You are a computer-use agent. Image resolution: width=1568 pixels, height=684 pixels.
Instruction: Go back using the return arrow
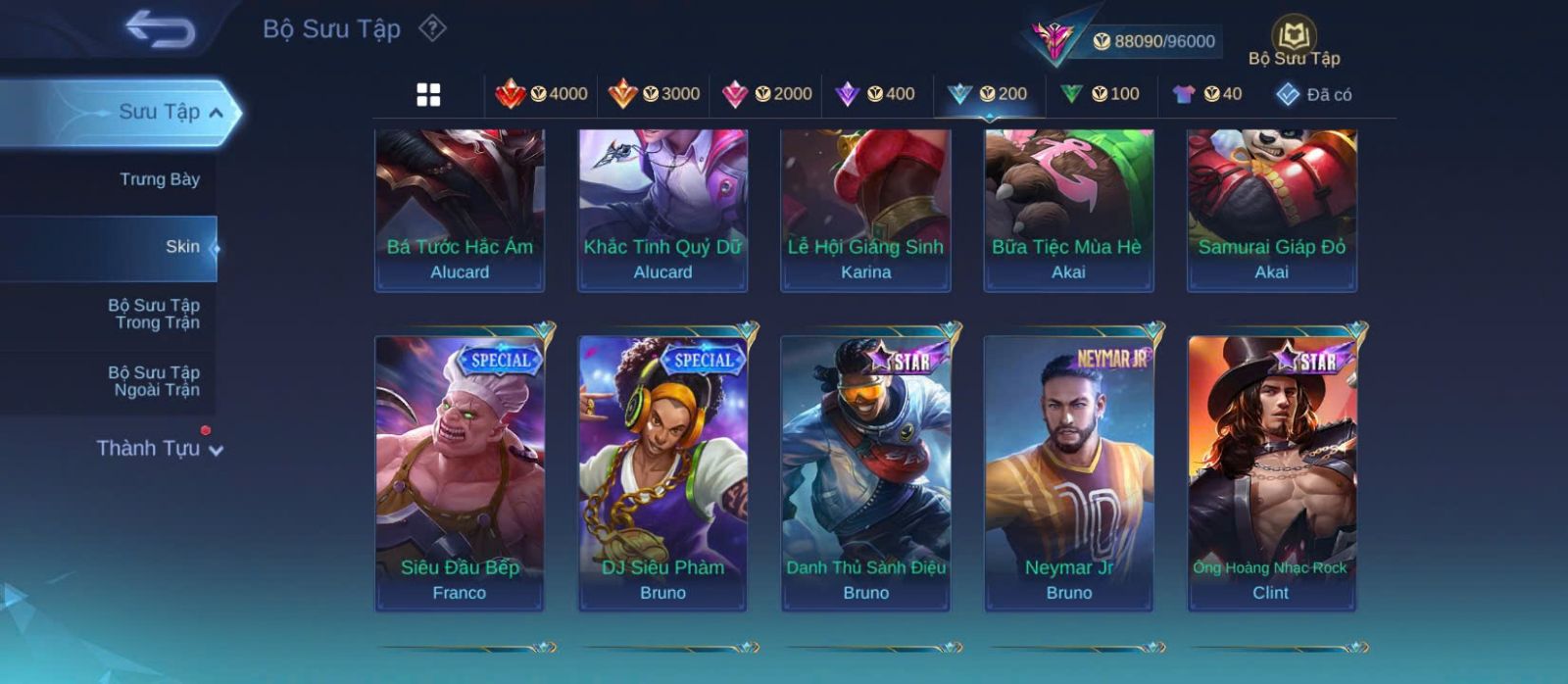coord(160,29)
